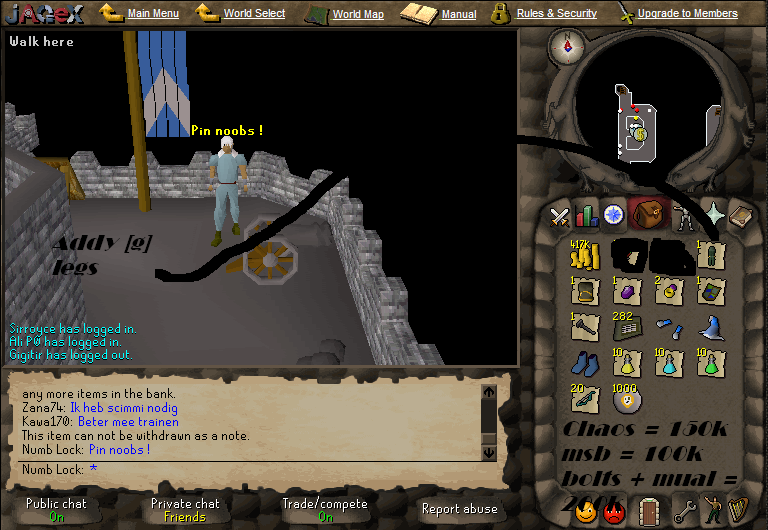768x530 pixels.
Task: Open the World Map
Action: point(357,14)
